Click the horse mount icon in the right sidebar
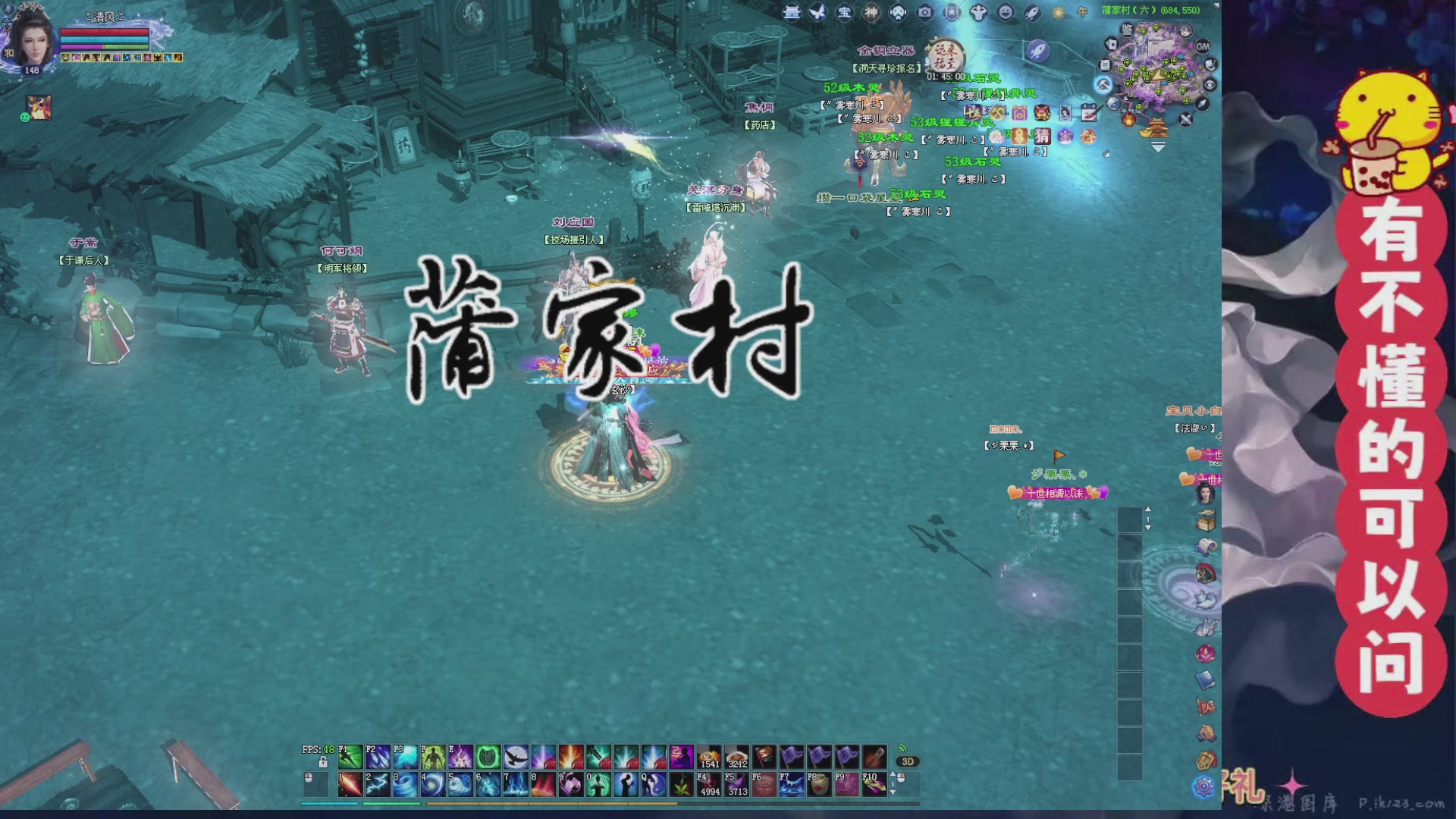 click(1203, 571)
